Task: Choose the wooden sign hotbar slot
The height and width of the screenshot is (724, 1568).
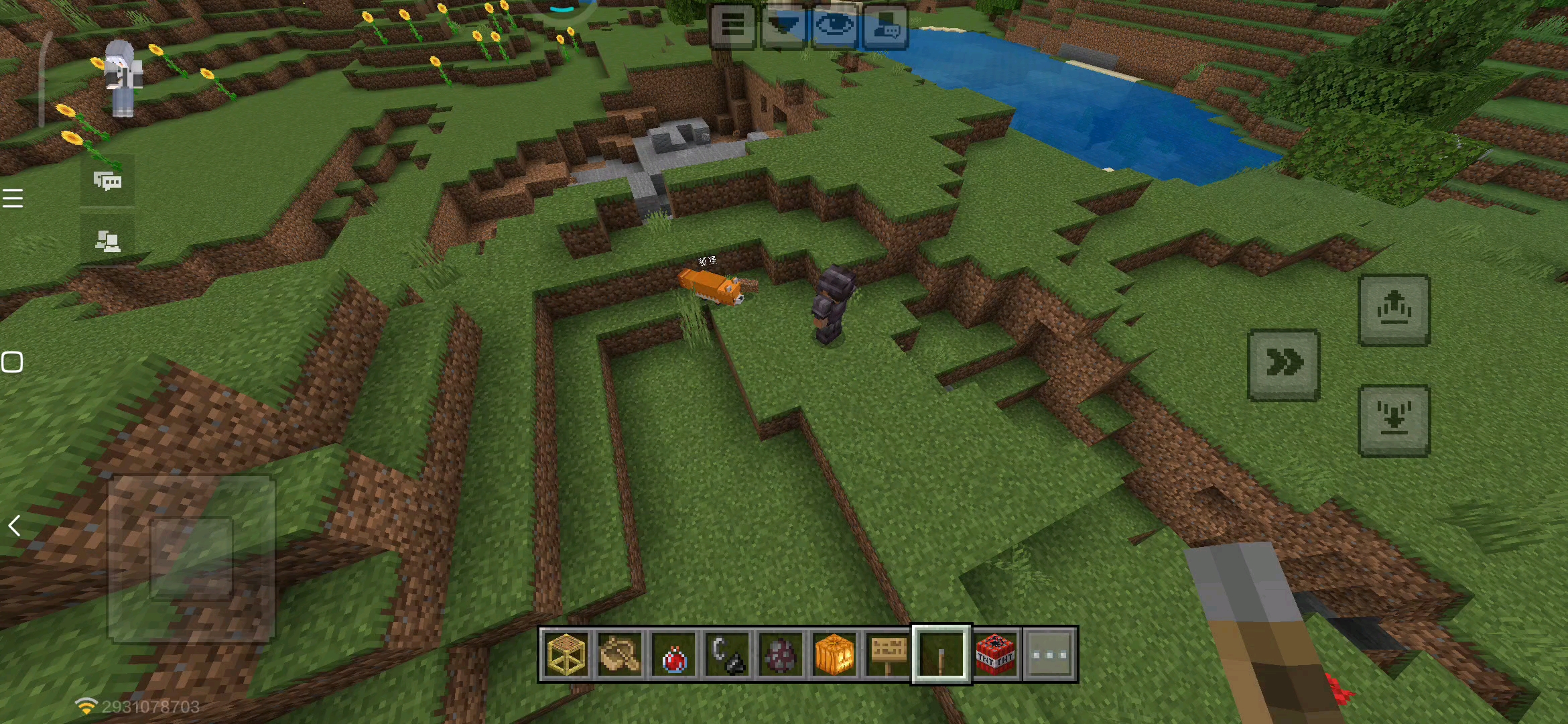Action: pyautogui.click(x=888, y=654)
